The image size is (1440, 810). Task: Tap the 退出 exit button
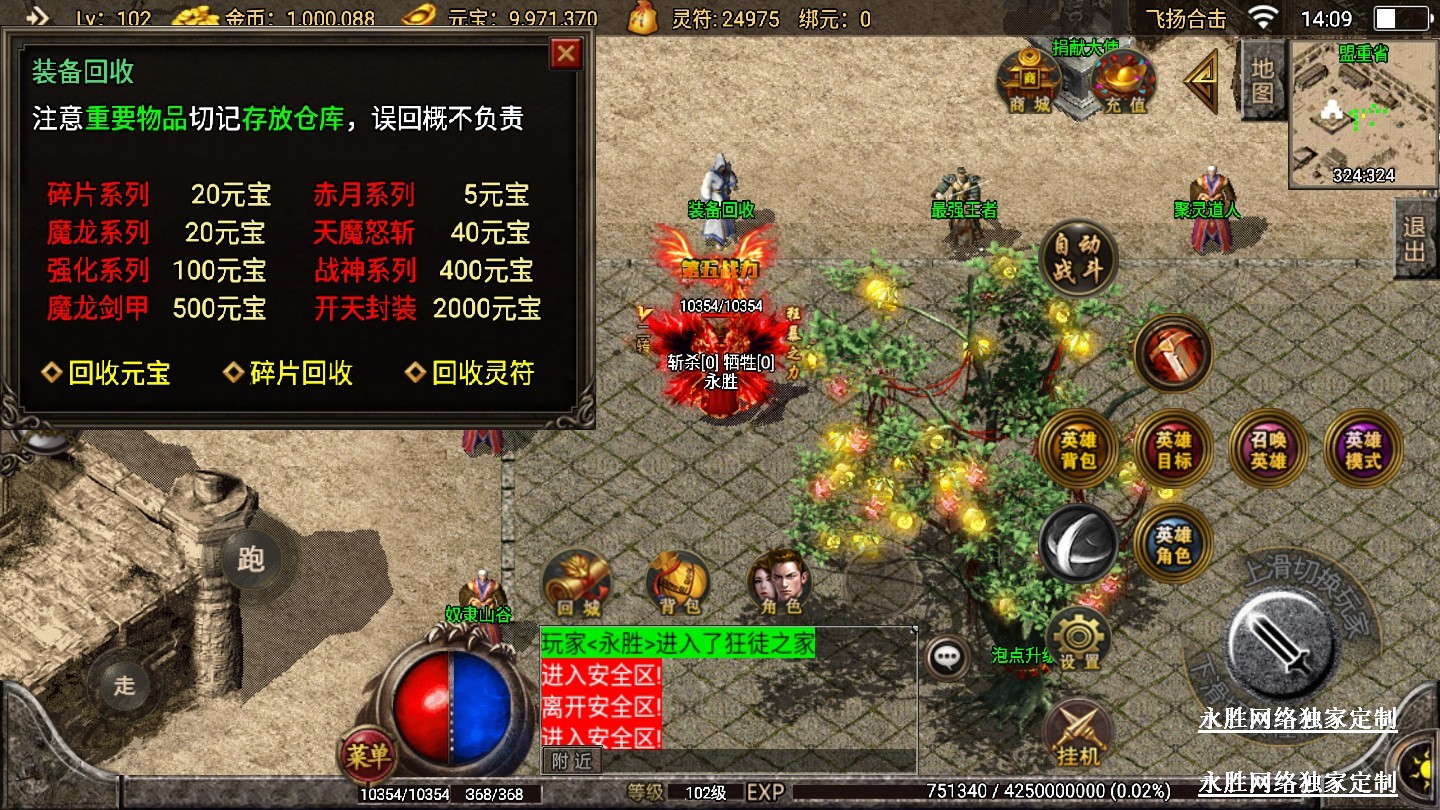[x=1416, y=238]
